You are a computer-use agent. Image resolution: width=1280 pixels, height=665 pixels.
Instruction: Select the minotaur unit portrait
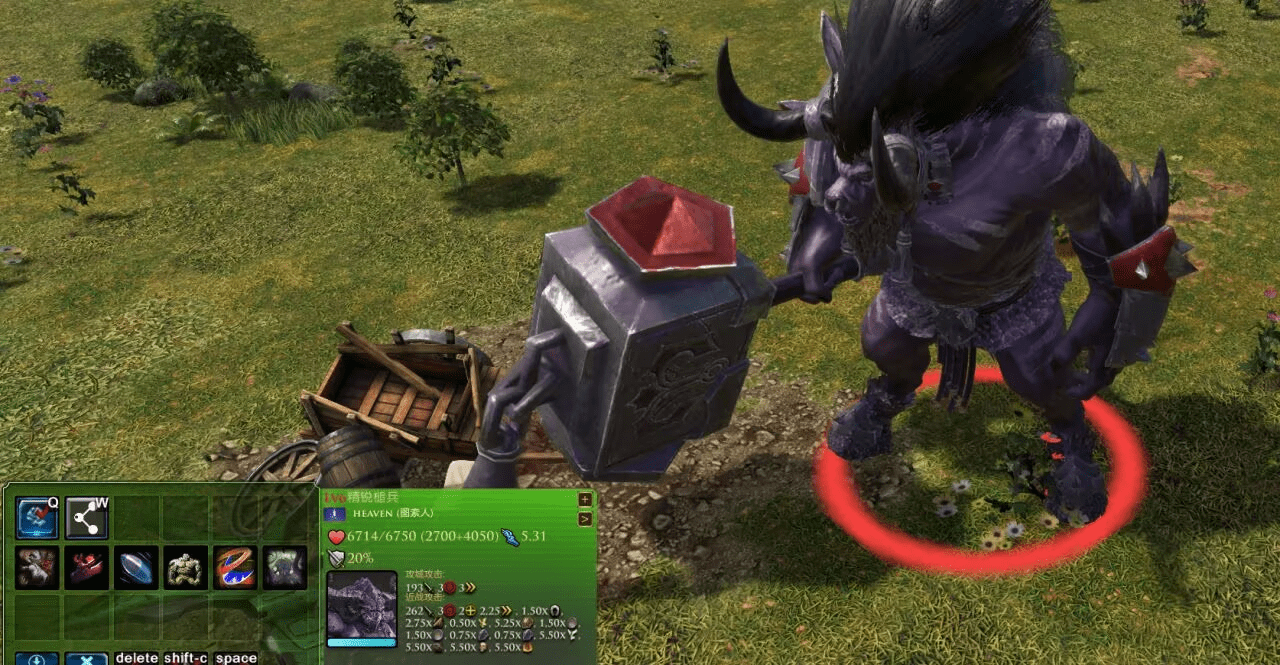coord(362,606)
